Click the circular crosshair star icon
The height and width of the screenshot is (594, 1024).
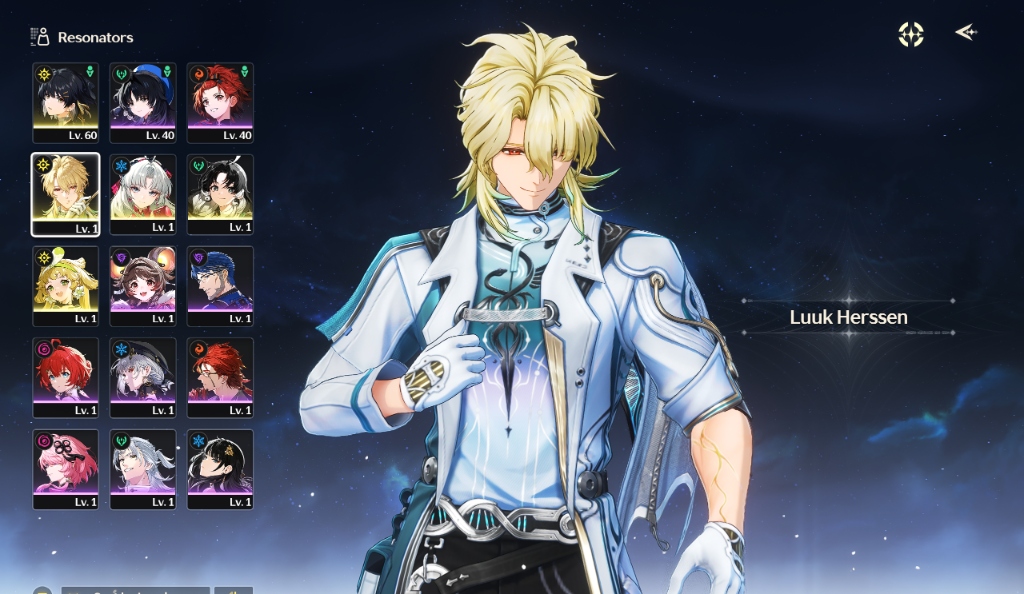[911, 35]
